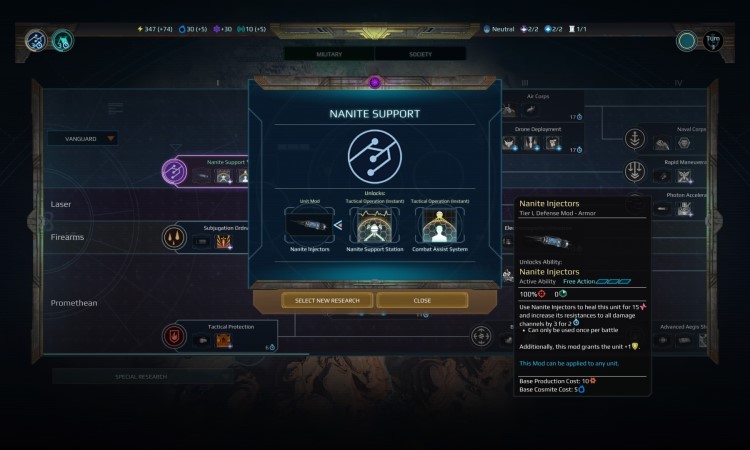Viewport: 750px width, 450px height.
Task: Click the large Nanite Support emblem
Action: (374, 157)
